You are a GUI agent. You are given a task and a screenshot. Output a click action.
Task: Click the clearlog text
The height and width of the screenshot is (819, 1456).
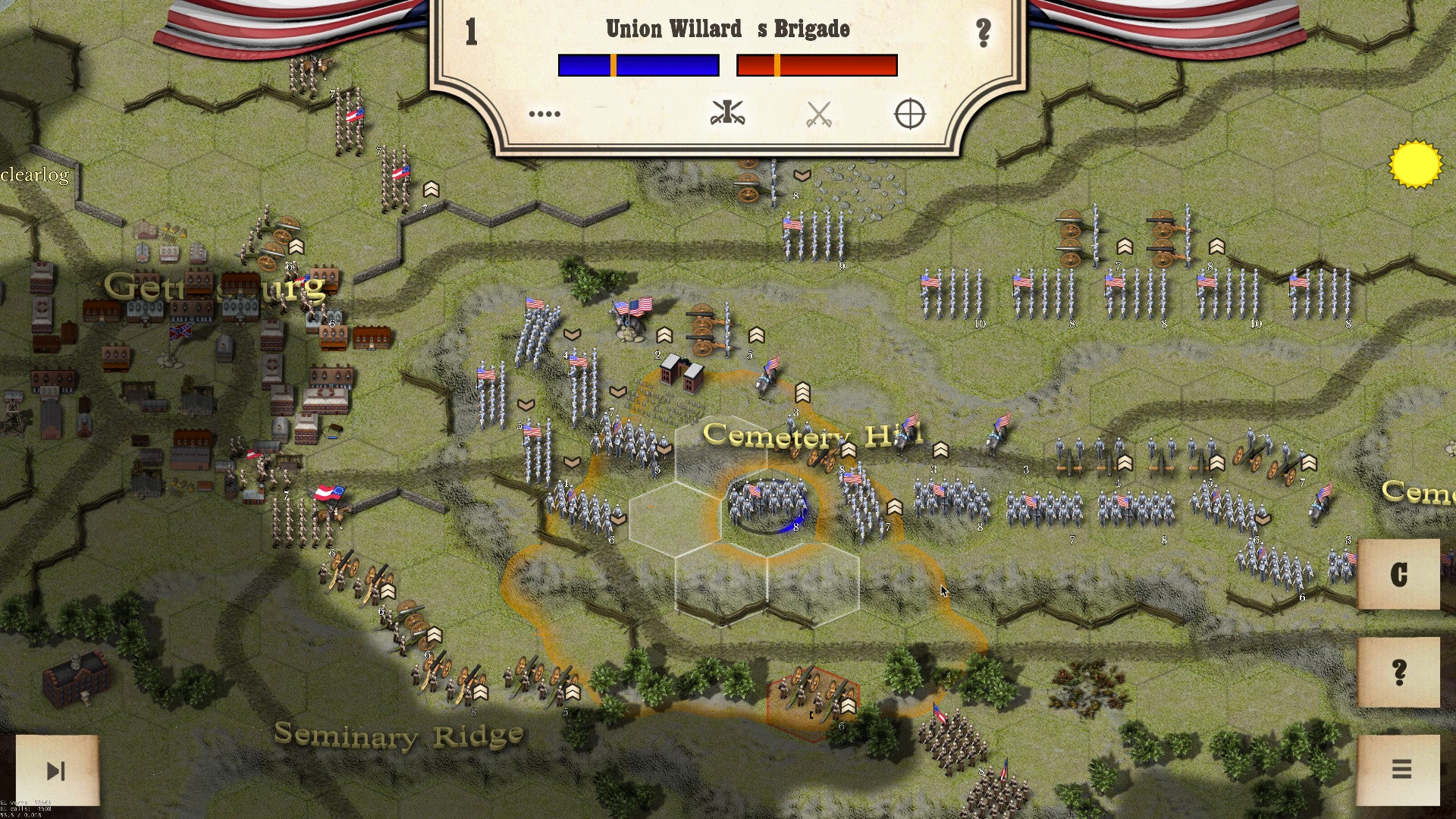click(x=35, y=175)
